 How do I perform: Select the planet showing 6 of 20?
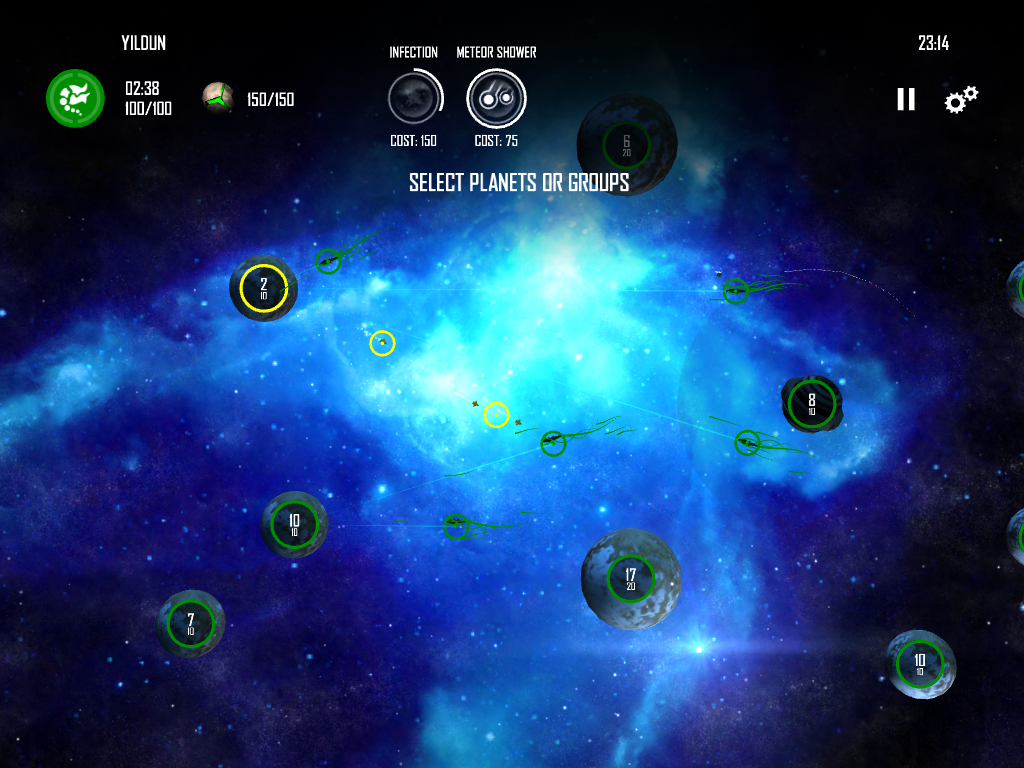[626, 145]
